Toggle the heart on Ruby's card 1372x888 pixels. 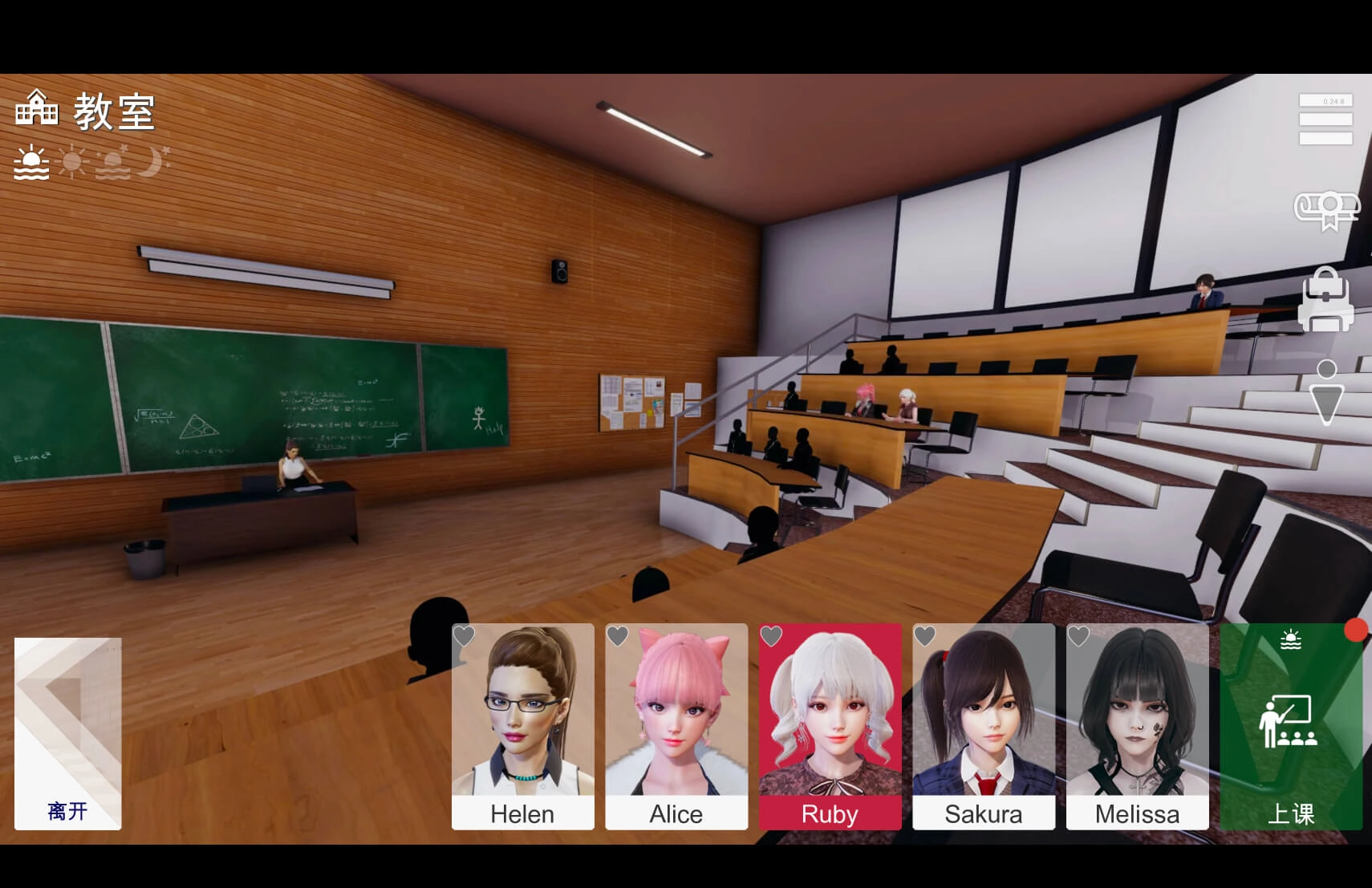[x=771, y=636]
